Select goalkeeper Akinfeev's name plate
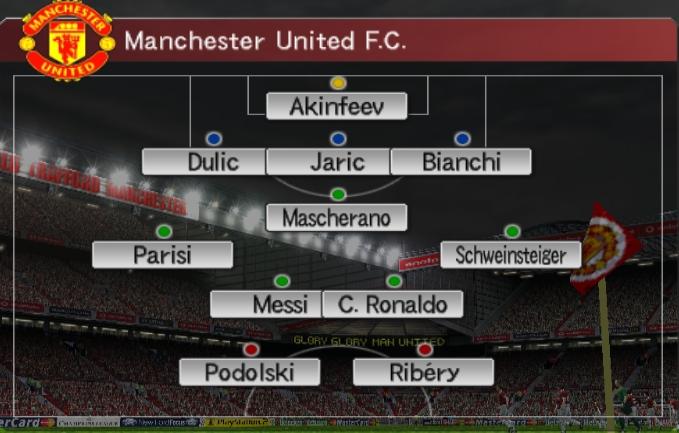 click(337, 106)
